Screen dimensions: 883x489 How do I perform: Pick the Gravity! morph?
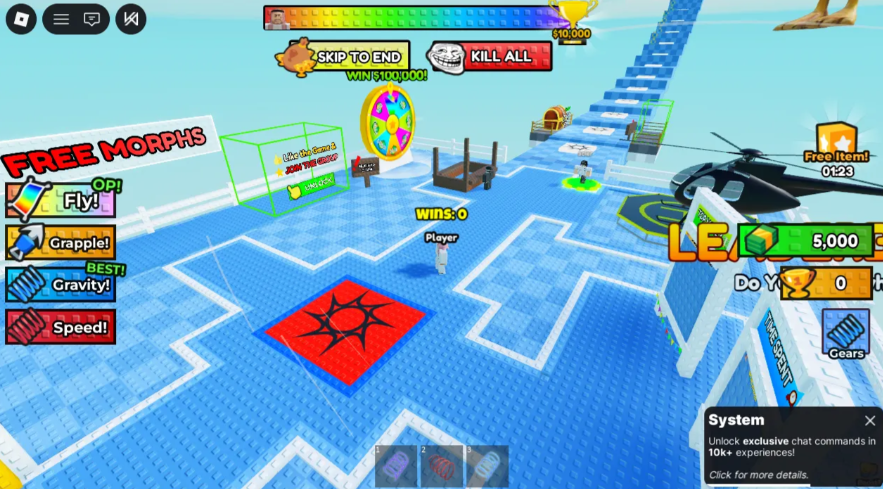(61, 284)
